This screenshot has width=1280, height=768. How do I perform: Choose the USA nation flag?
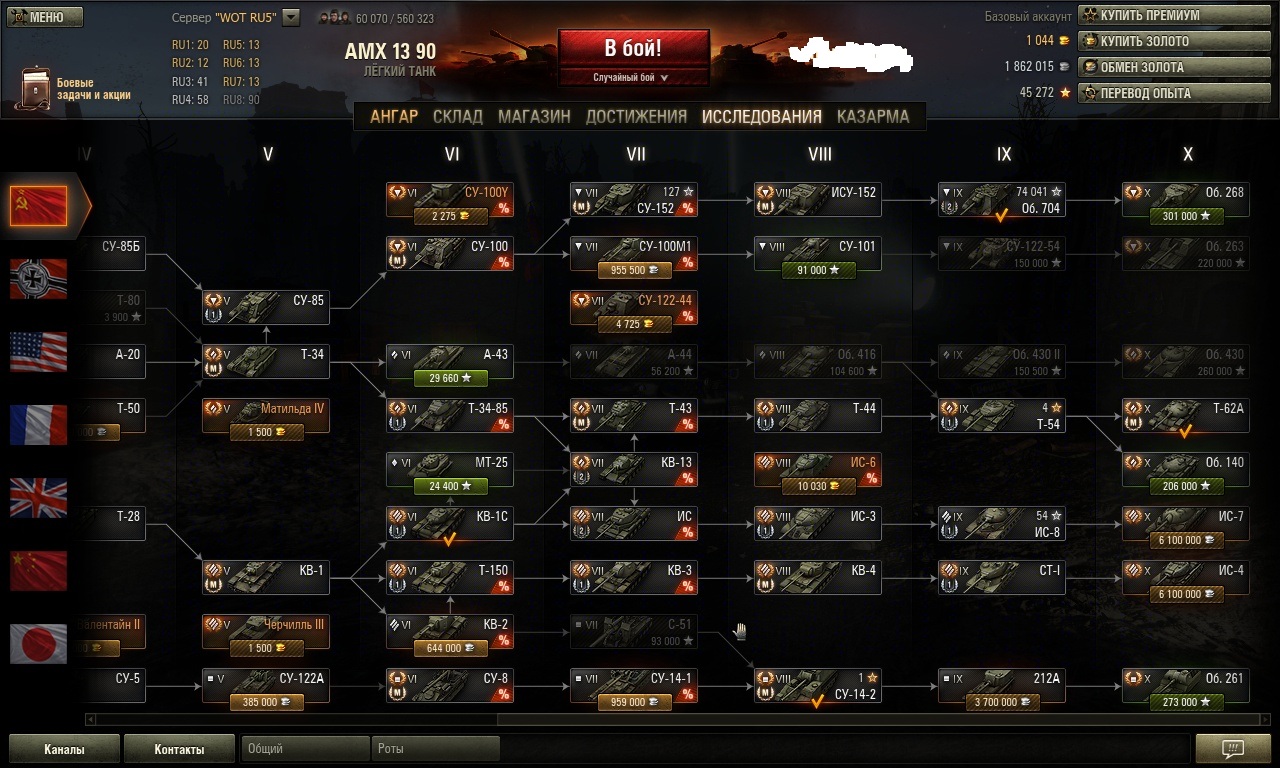click(39, 352)
